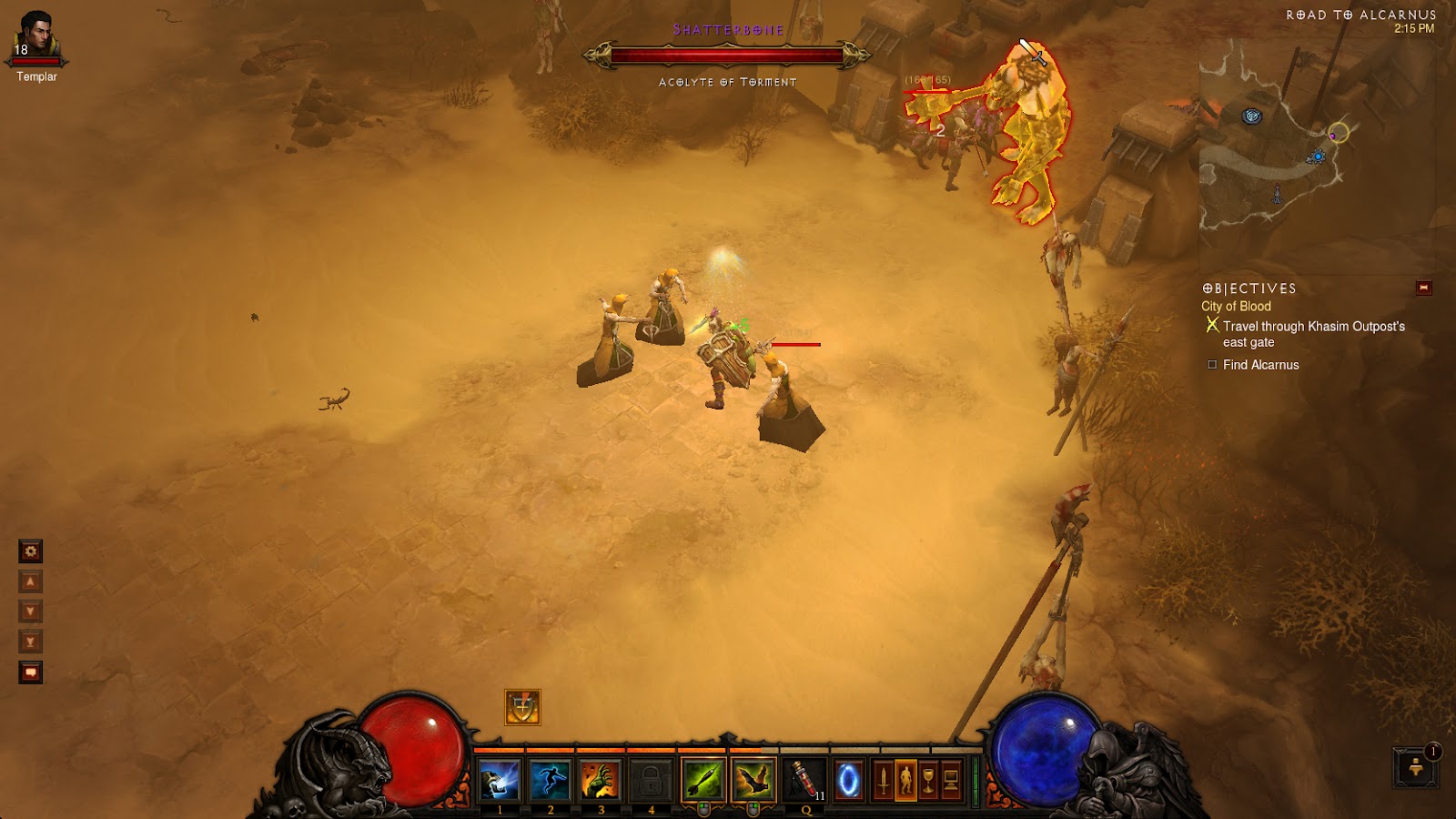Screen dimensions: 1456x819
Task: Open the character inventory figure button
Action: (905, 781)
